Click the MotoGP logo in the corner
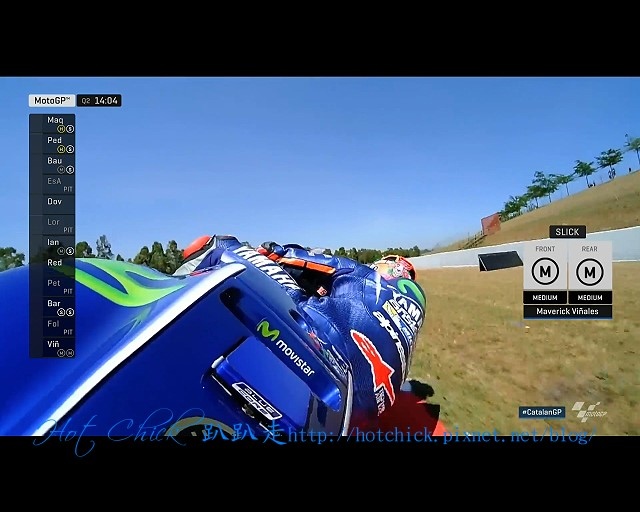The width and height of the screenshot is (640, 512). click(587, 411)
